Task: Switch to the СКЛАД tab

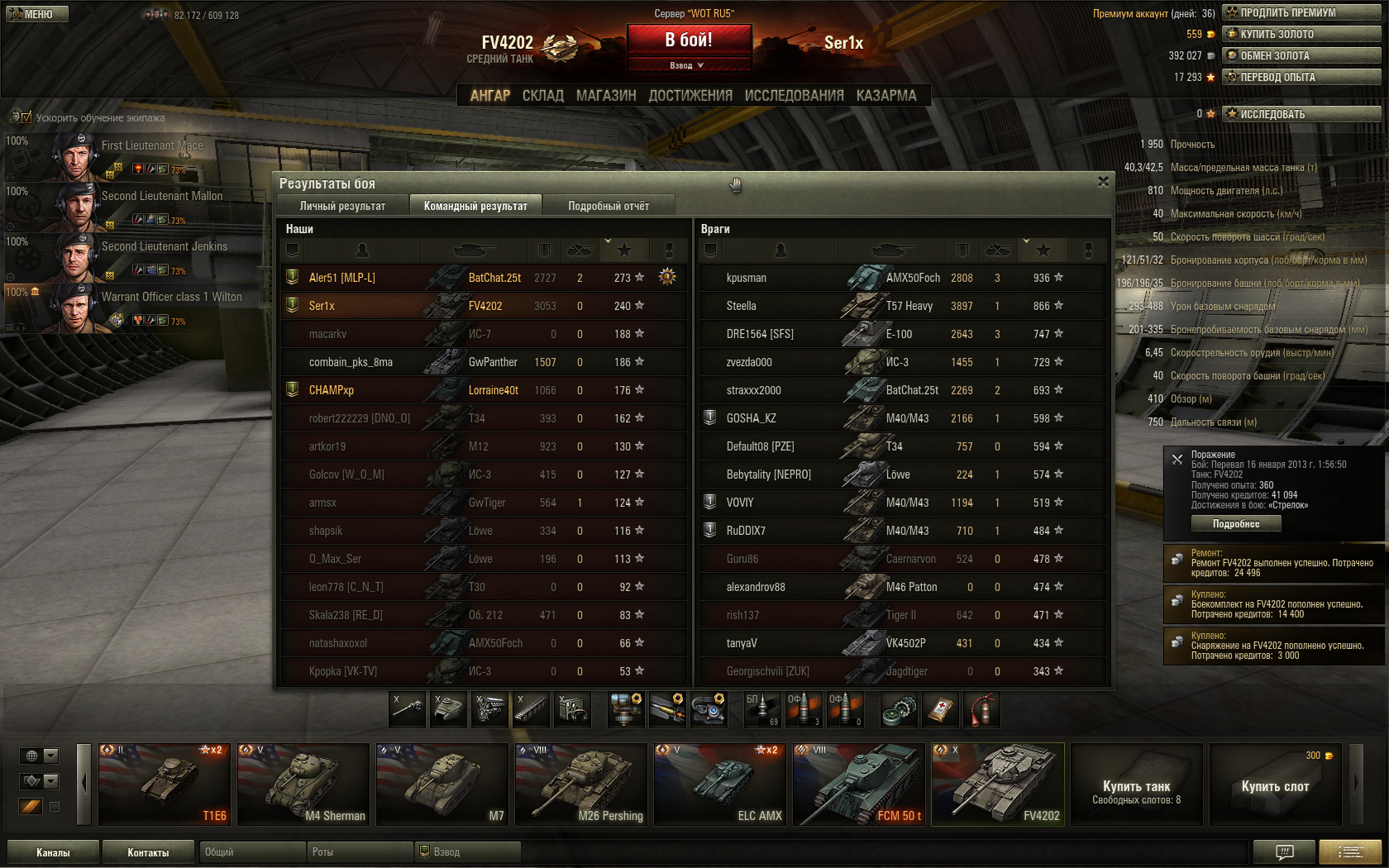Action: pyautogui.click(x=542, y=96)
